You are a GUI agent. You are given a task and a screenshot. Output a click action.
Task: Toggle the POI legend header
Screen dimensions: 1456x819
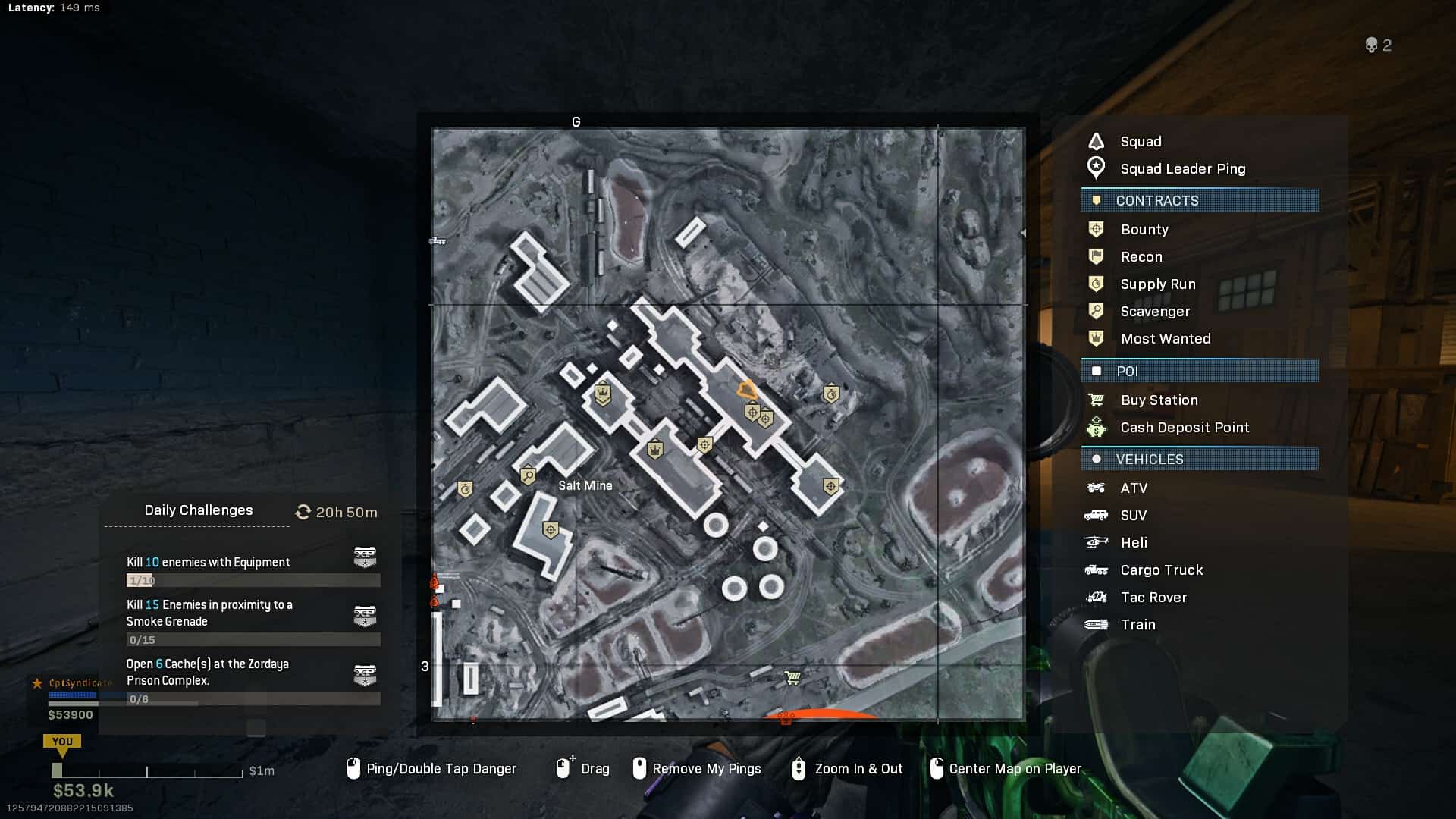pyautogui.click(x=1200, y=371)
